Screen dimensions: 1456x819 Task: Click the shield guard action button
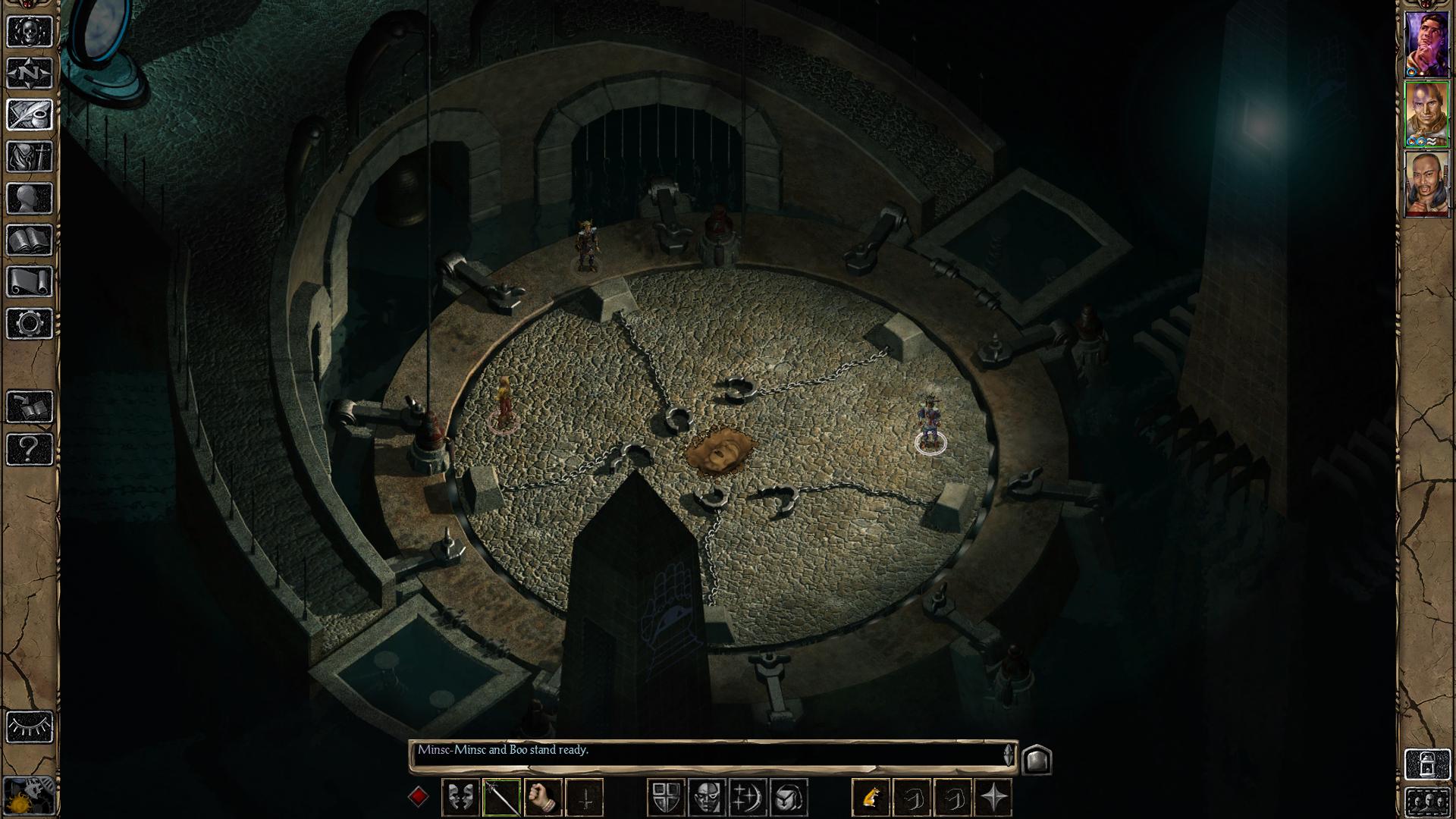pyautogui.click(x=667, y=795)
